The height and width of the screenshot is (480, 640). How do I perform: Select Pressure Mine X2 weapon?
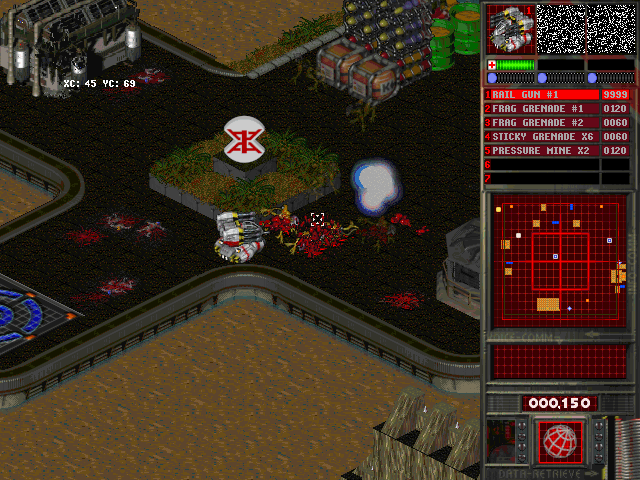point(542,150)
